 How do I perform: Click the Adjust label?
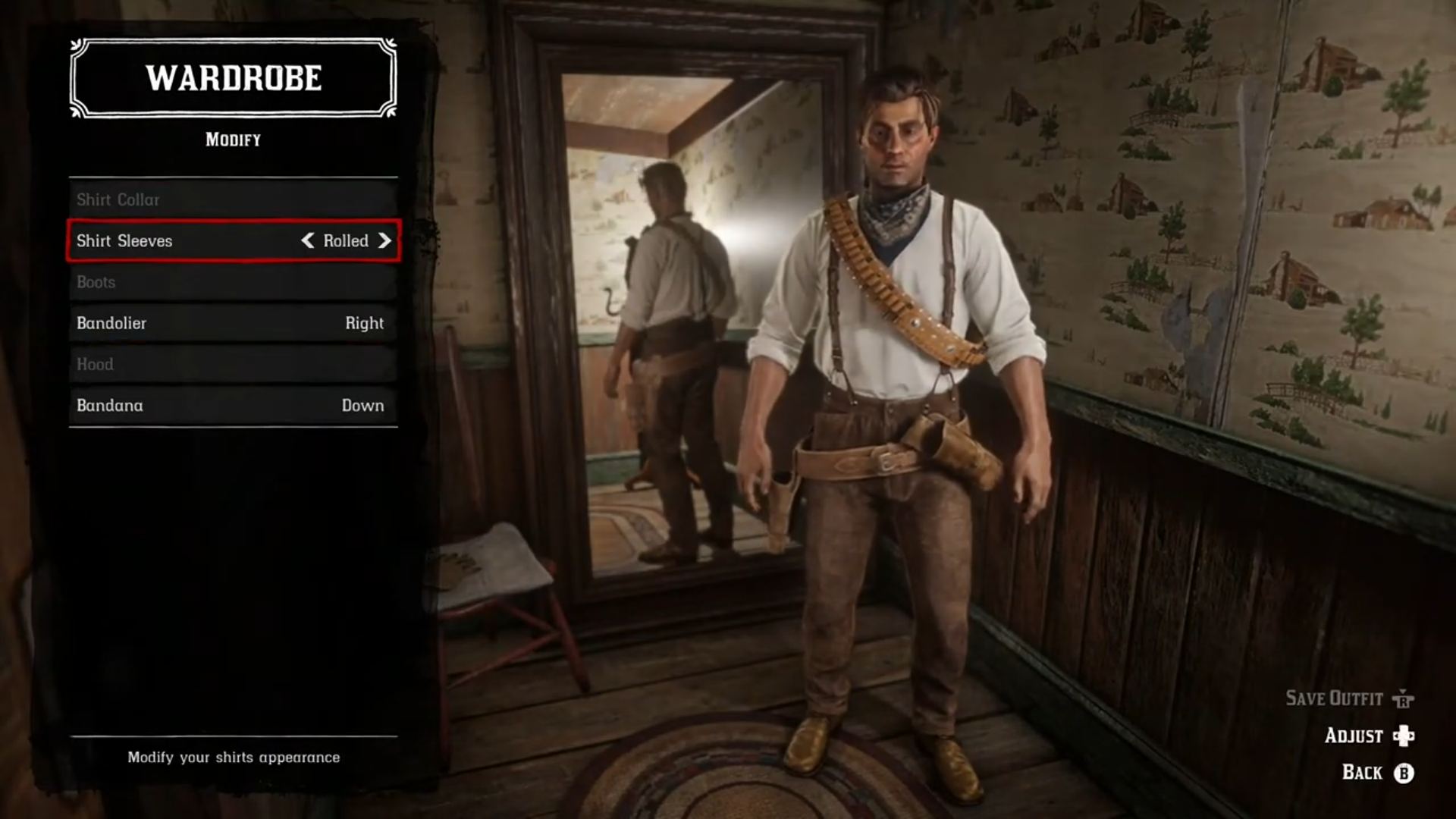tap(1352, 736)
